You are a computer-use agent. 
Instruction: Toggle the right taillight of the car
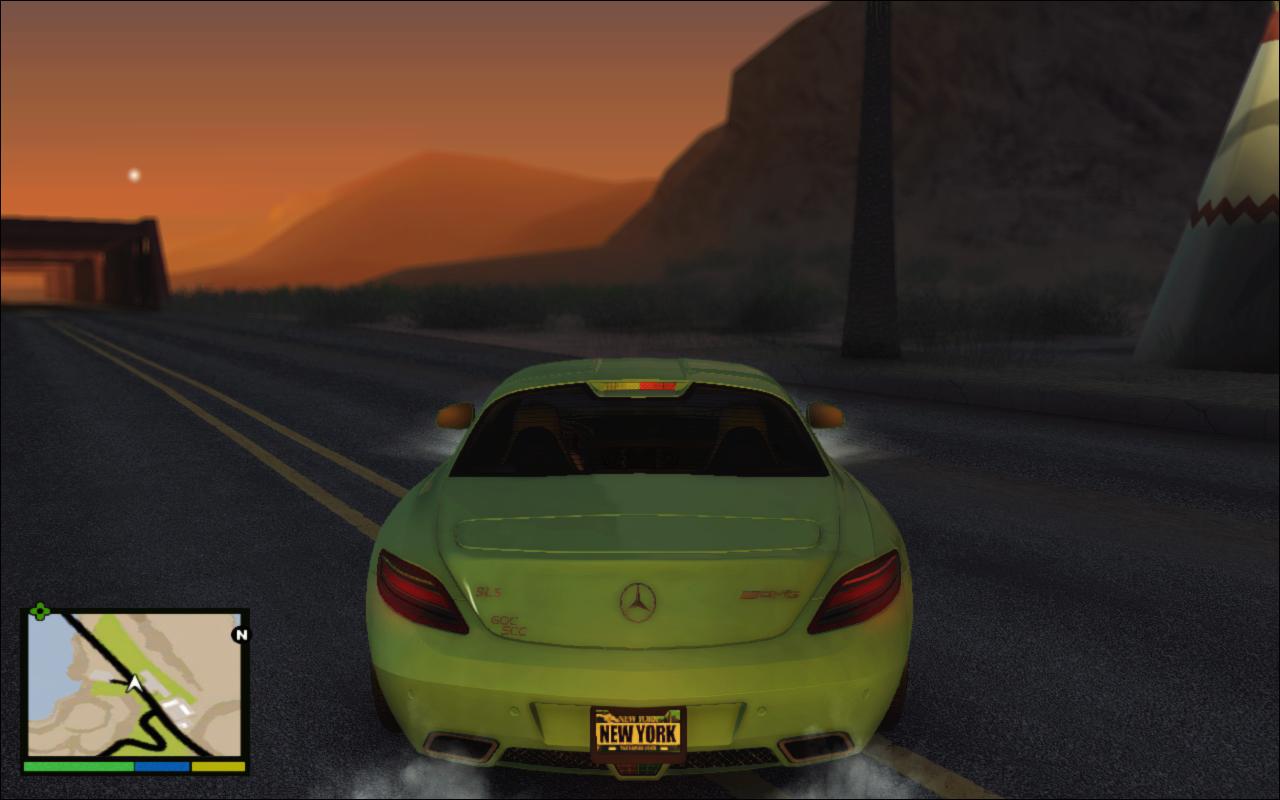click(x=857, y=590)
